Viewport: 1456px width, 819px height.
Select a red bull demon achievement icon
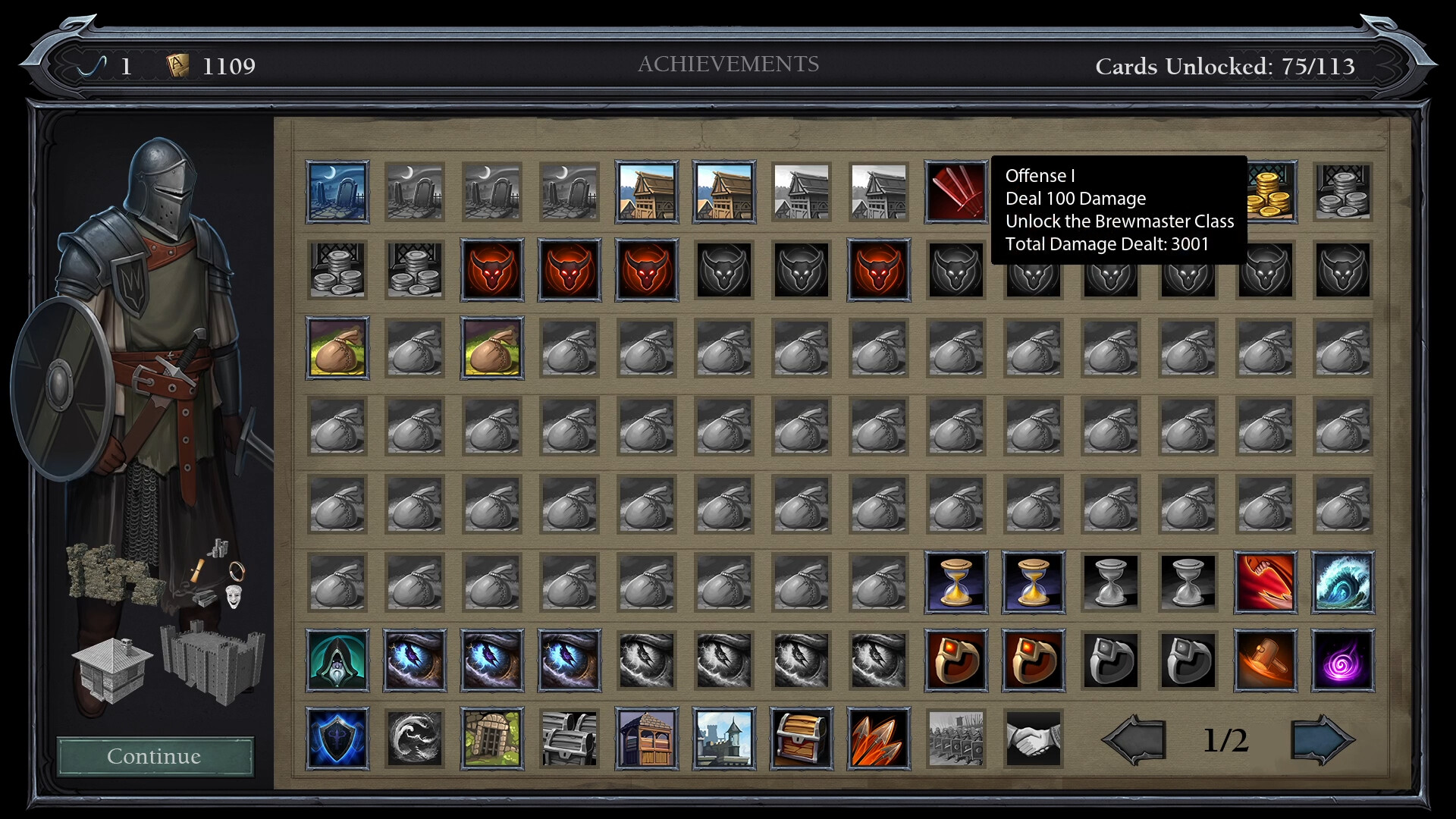click(491, 270)
